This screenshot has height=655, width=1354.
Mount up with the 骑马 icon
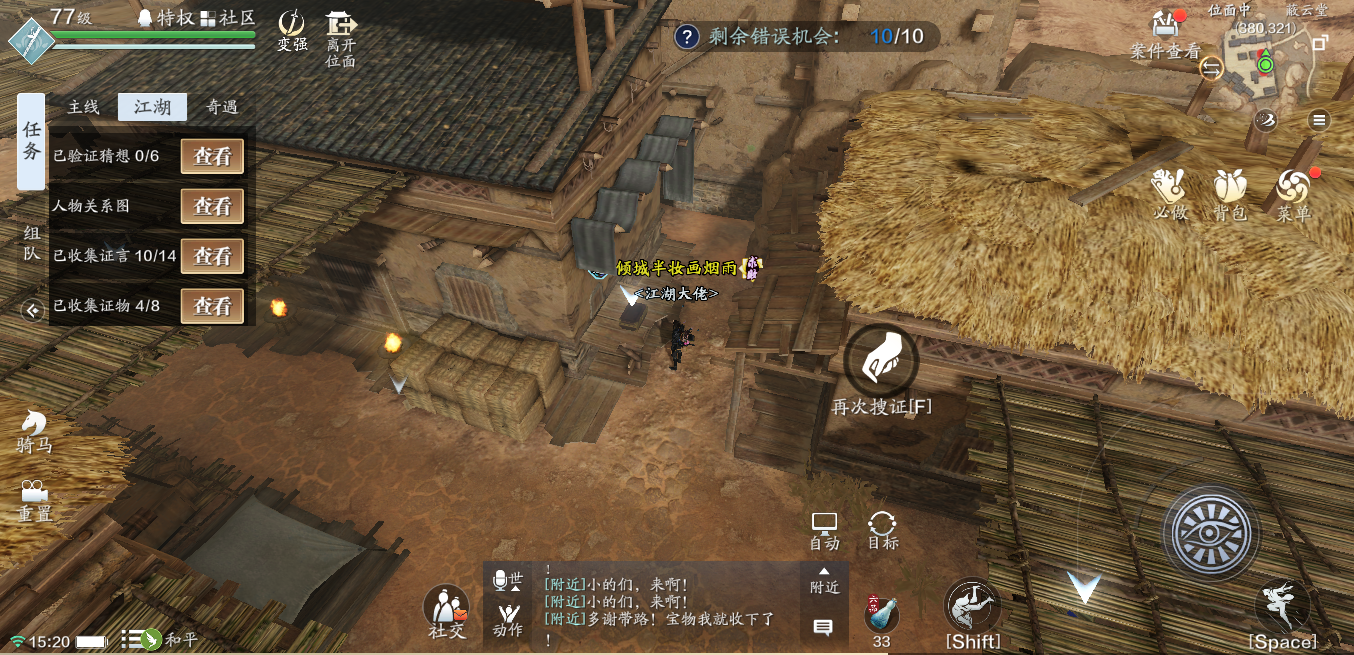click(x=34, y=431)
